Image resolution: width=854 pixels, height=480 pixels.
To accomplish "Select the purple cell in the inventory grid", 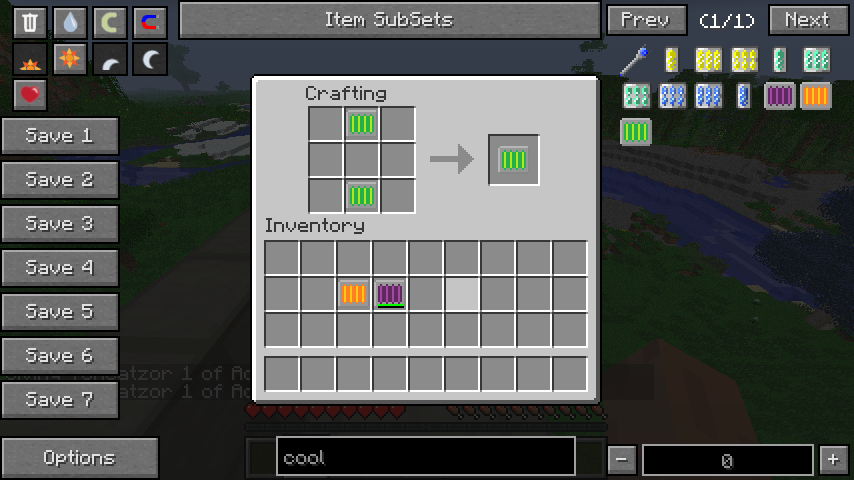I will pyautogui.click(x=390, y=294).
